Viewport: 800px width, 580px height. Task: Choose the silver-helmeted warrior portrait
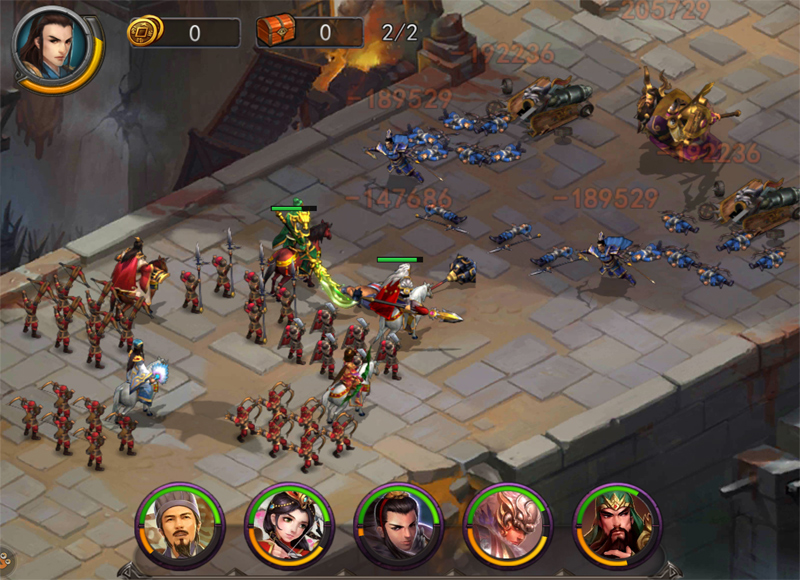click(507, 526)
